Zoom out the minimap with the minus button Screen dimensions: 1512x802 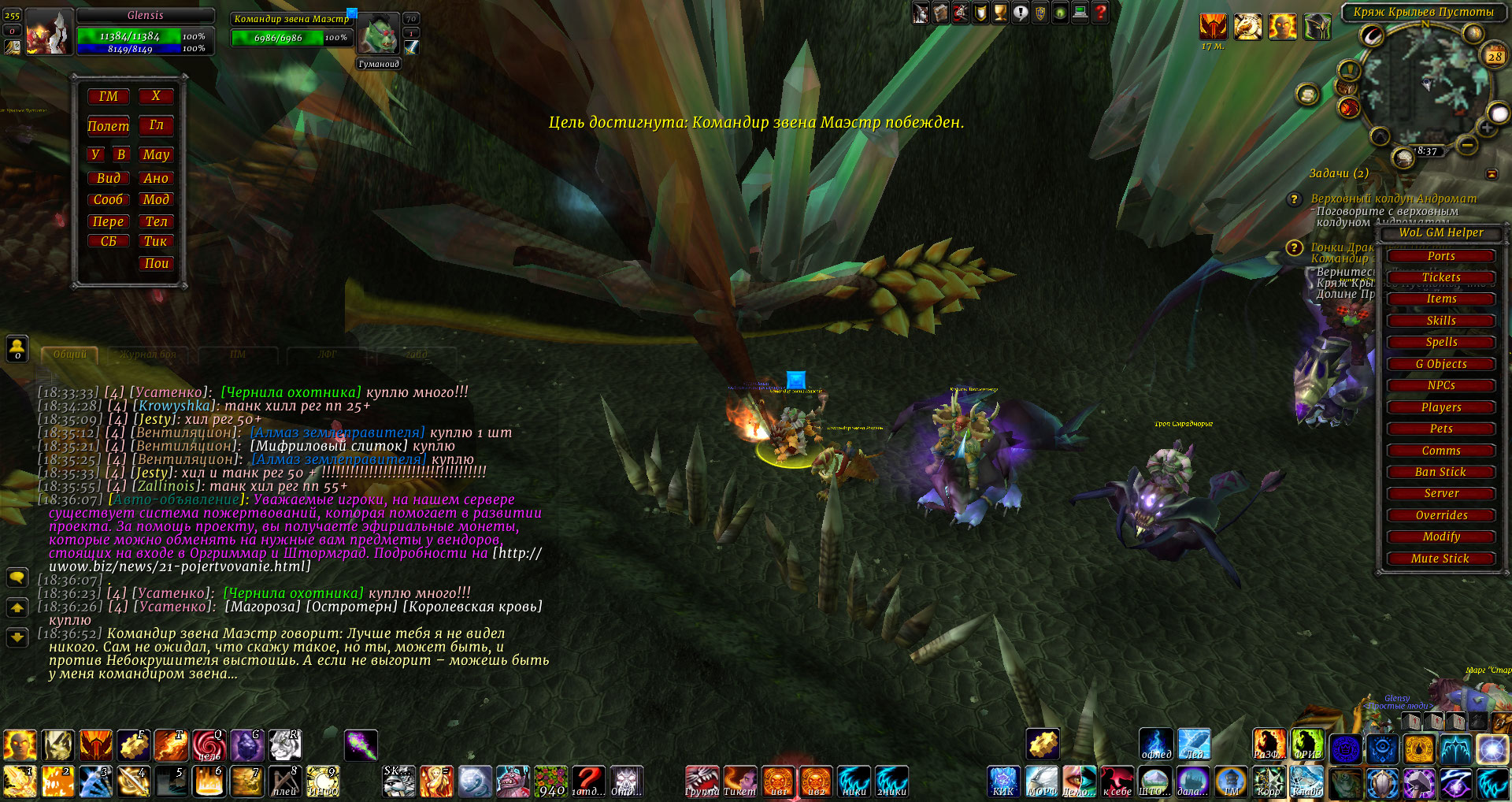click(x=1466, y=145)
